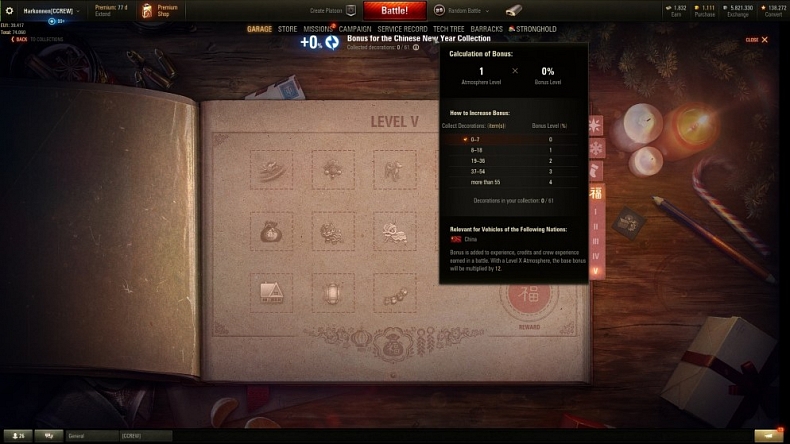Viewport: 790px width, 444px height.
Task: Switch to the level III bookmark tab
Action: point(596,241)
